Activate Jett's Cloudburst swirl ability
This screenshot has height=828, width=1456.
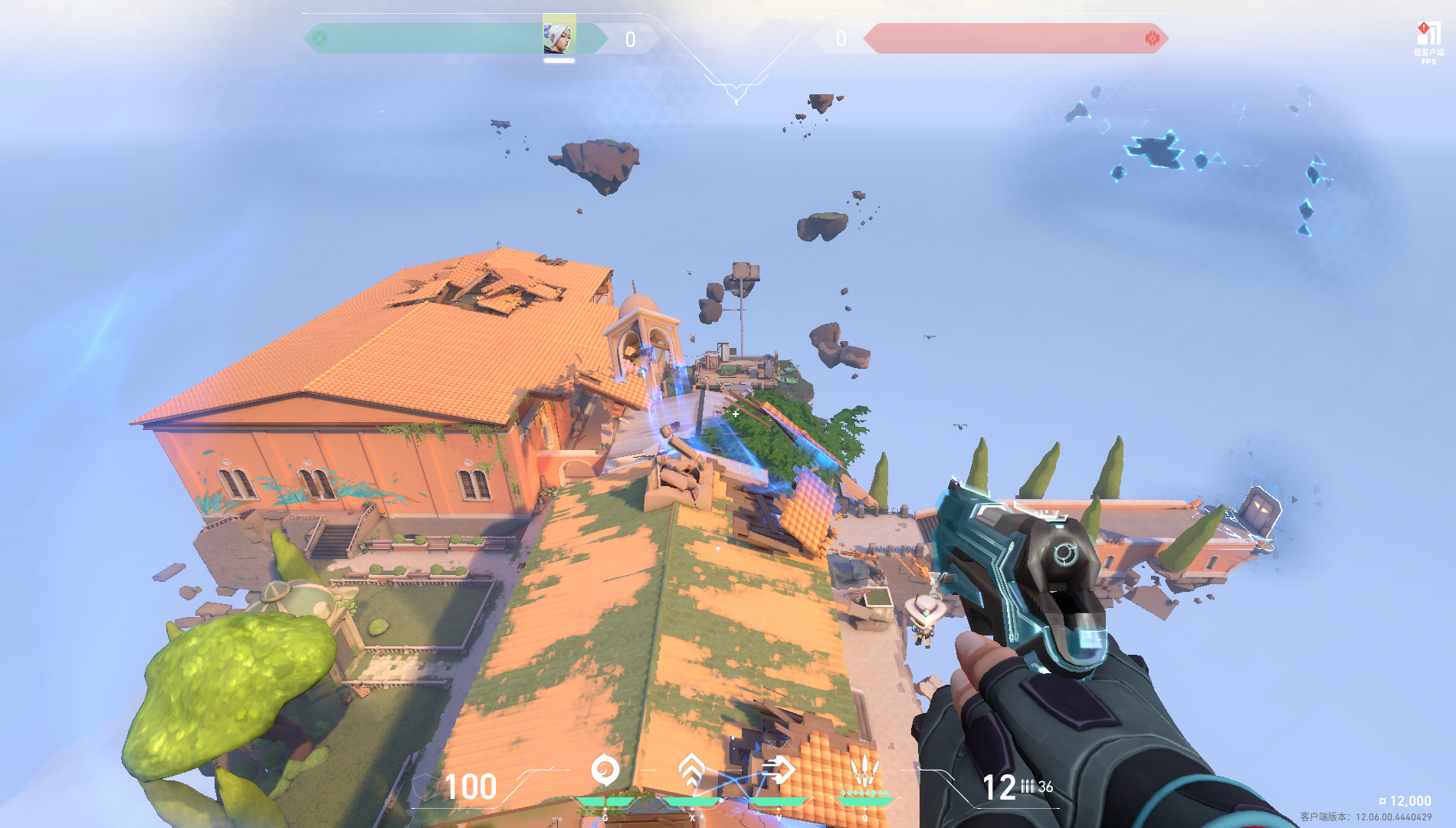[605, 770]
